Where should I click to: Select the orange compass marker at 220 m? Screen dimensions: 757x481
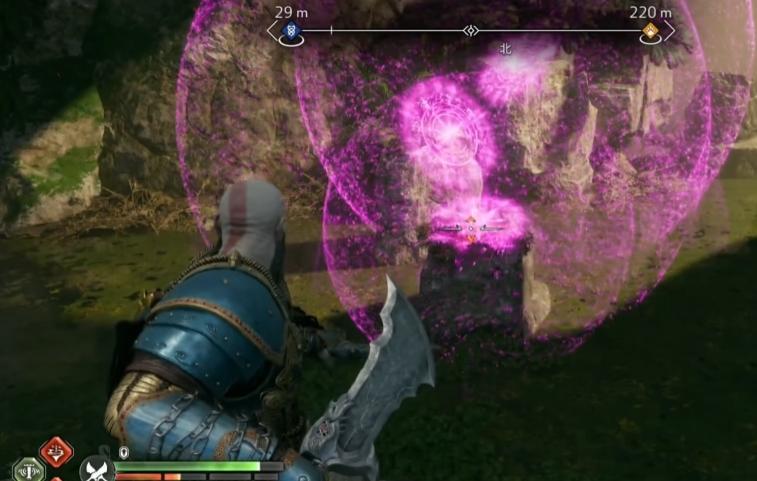pos(651,31)
